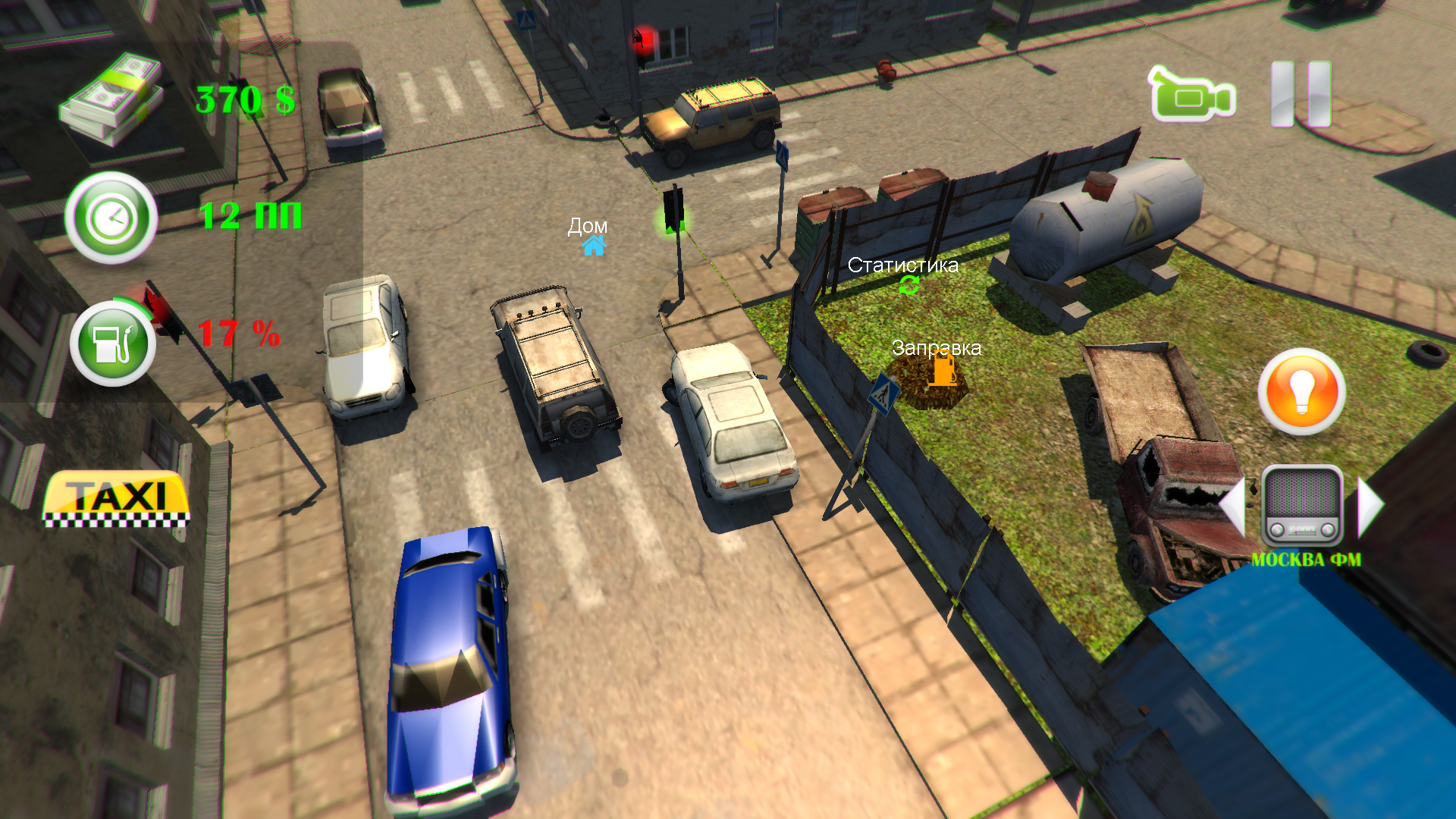Click the stack of cash icon
Viewport: 1456px width, 819px height.
(112, 99)
